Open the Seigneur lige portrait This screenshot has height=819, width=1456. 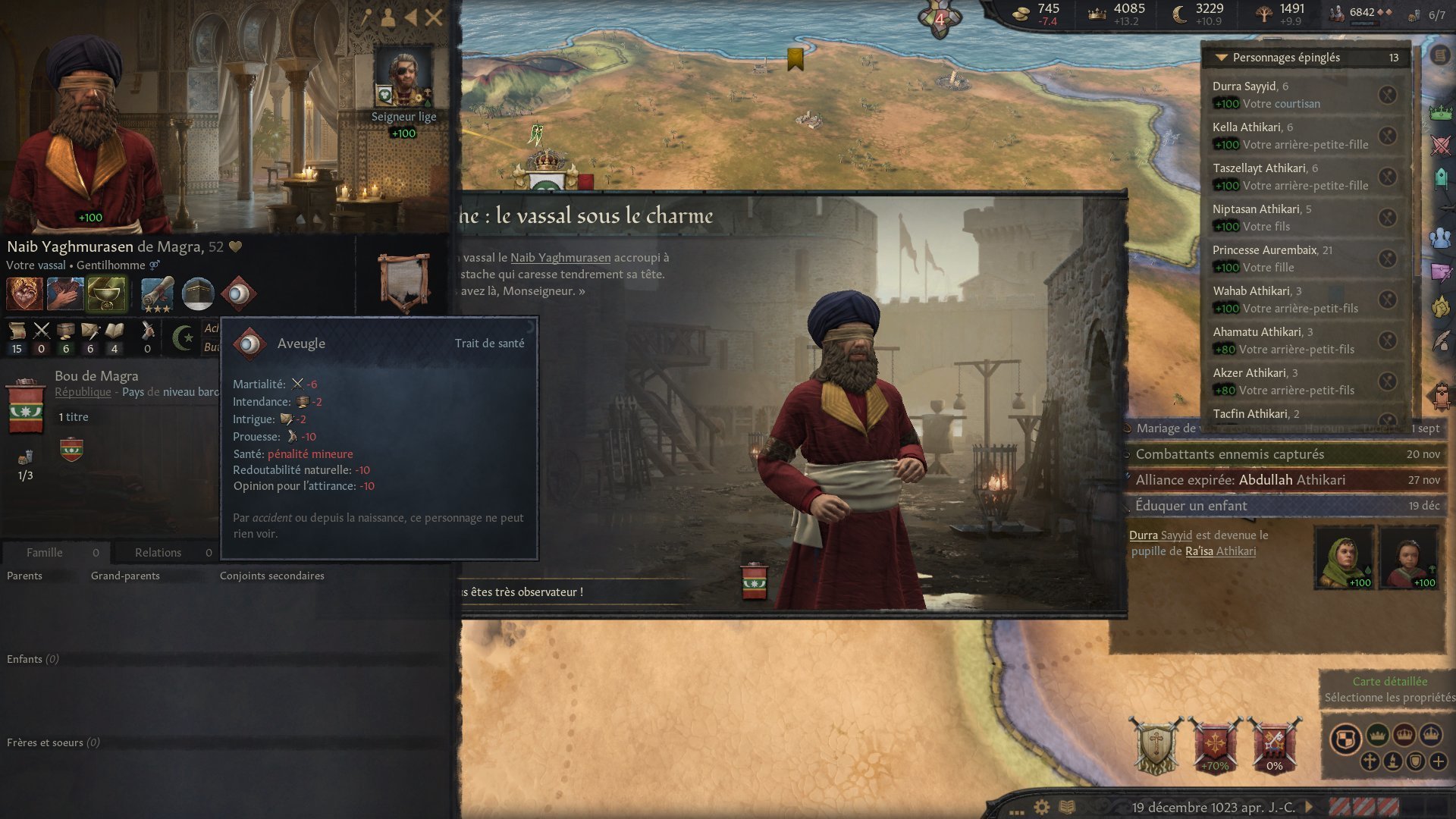tap(403, 77)
